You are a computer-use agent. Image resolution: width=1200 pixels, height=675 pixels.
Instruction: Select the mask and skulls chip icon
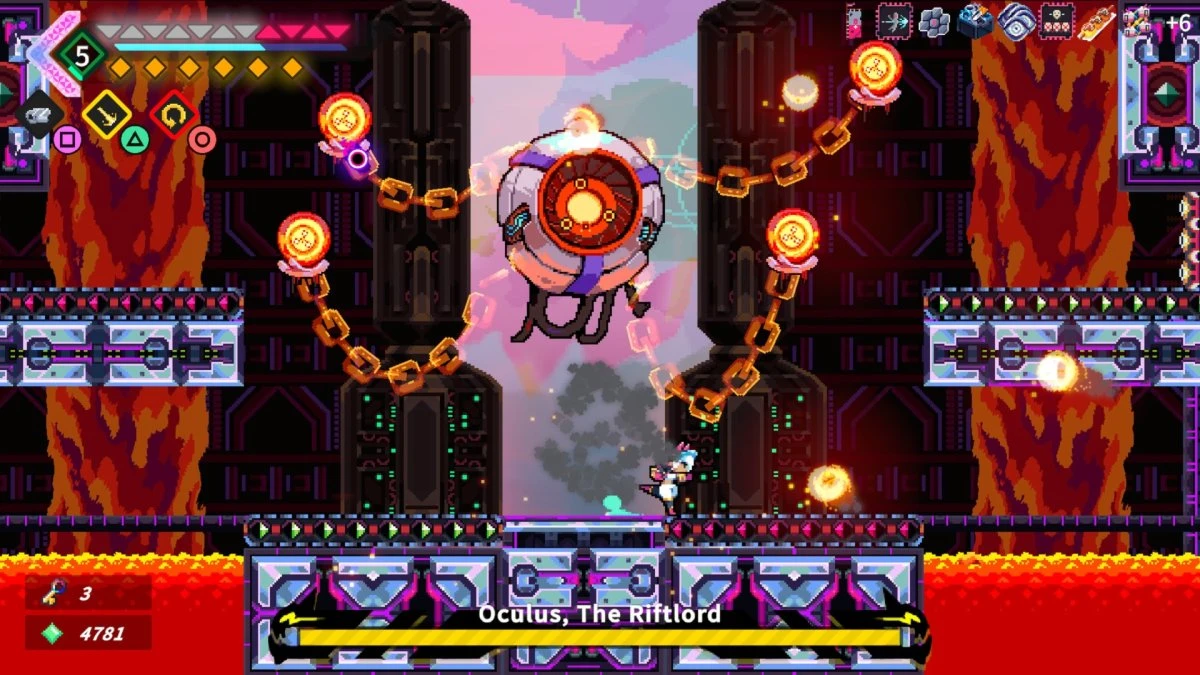(x=1057, y=21)
